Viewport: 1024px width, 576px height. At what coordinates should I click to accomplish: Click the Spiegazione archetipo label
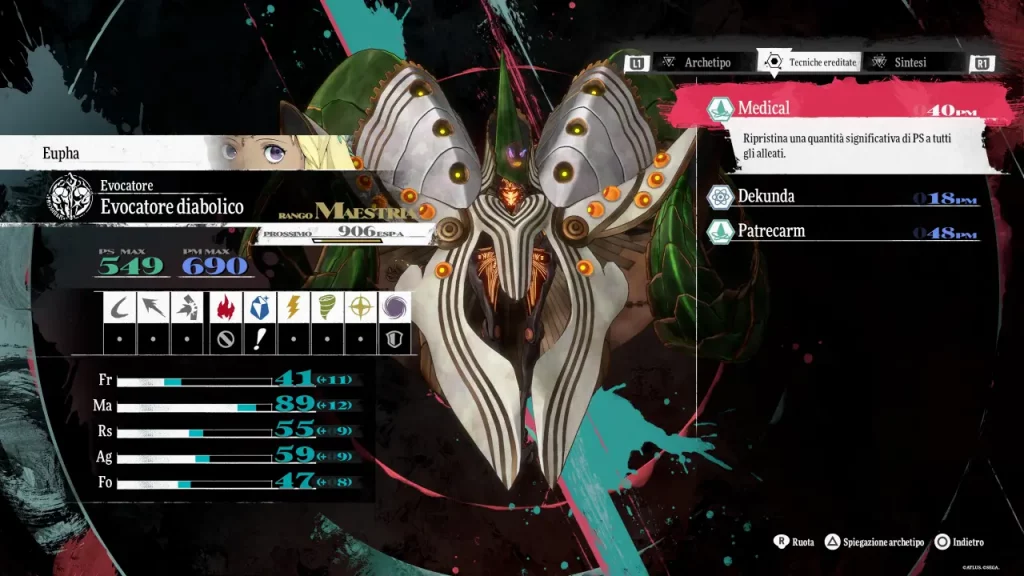884,542
